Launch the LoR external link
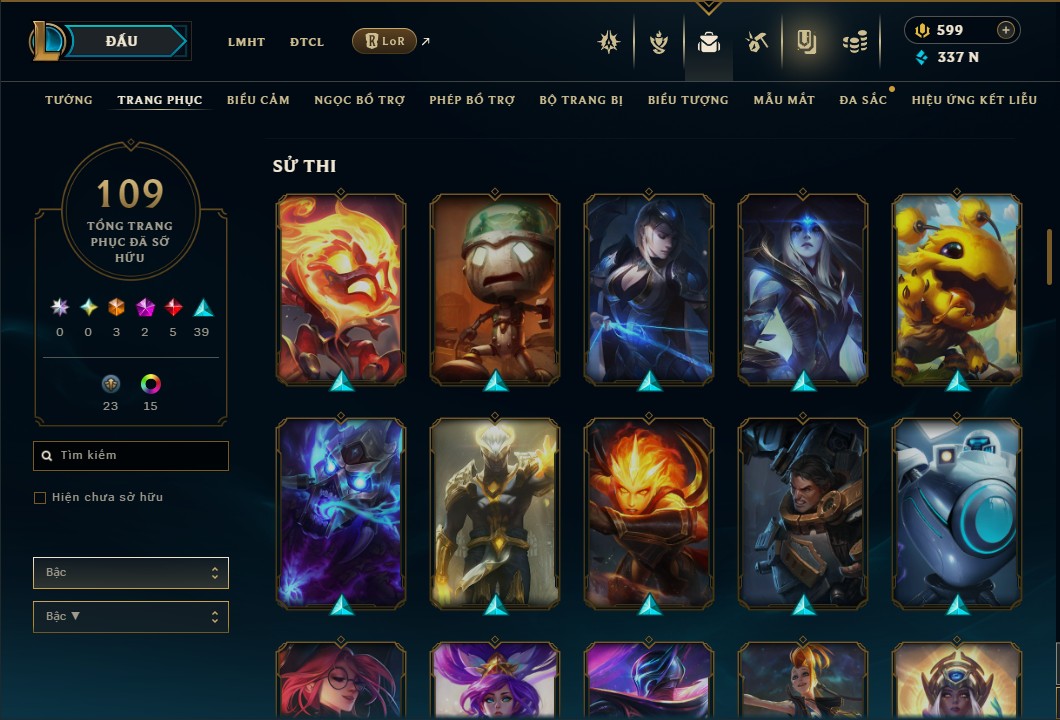 tap(385, 41)
